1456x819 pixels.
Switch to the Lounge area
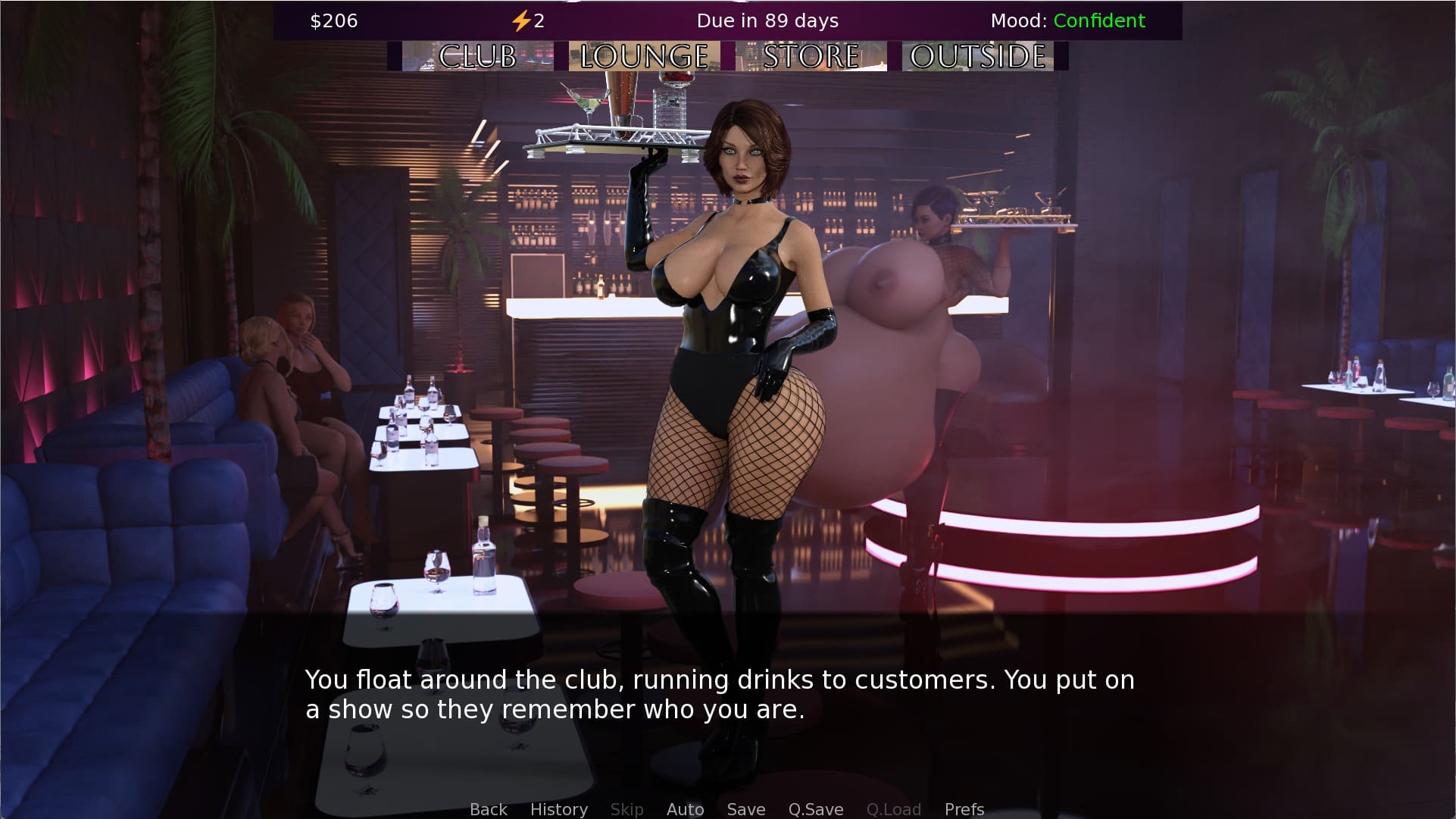click(644, 56)
